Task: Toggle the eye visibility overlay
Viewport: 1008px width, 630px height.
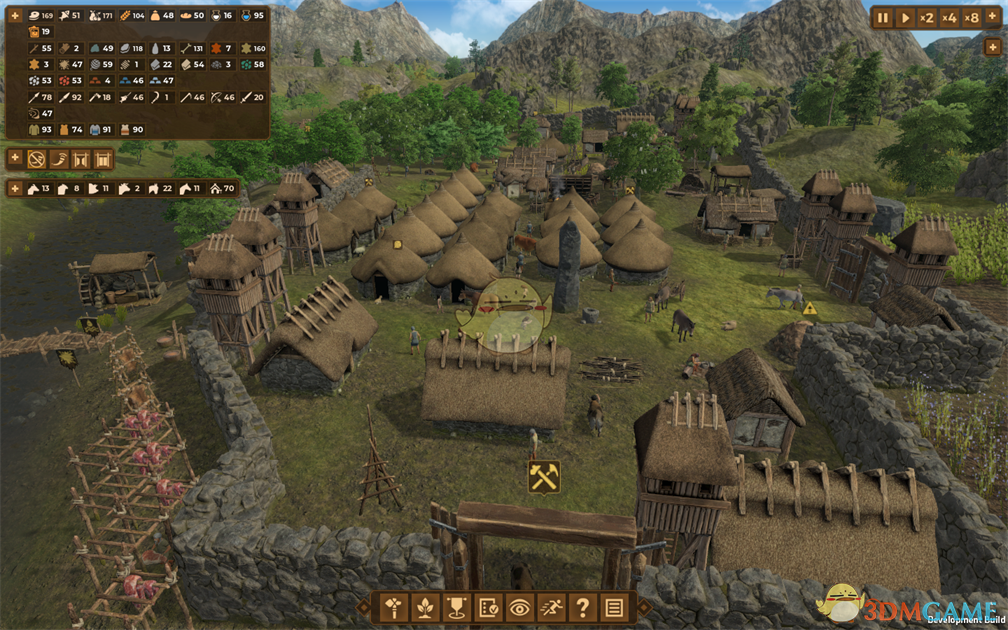Action: (519, 607)
